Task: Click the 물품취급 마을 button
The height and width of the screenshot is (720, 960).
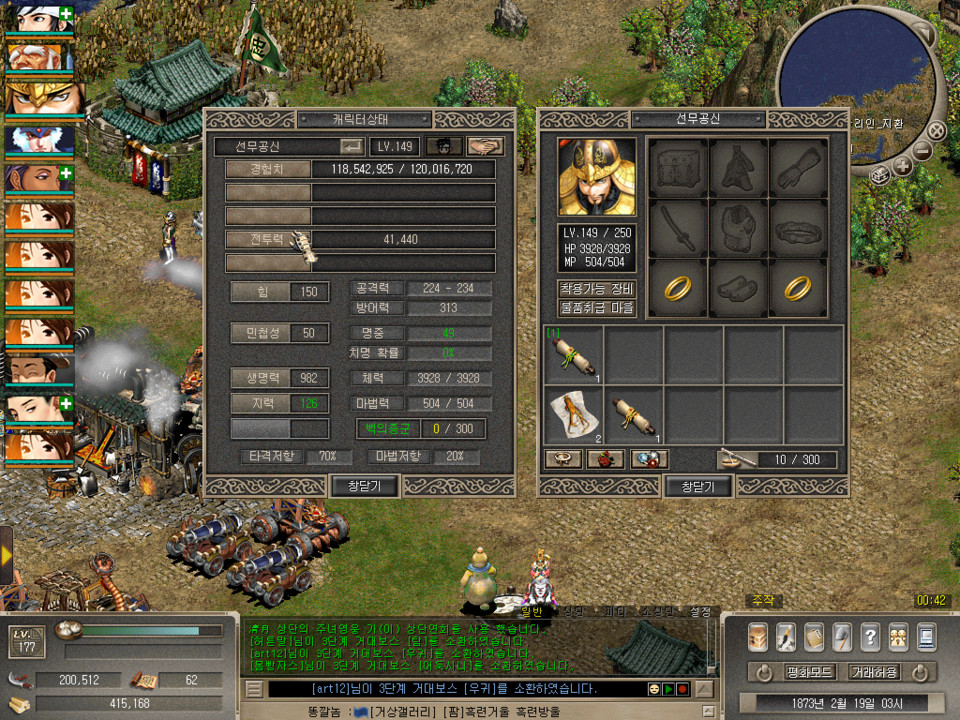Action: pyautogui.click(x=597, y=308)
